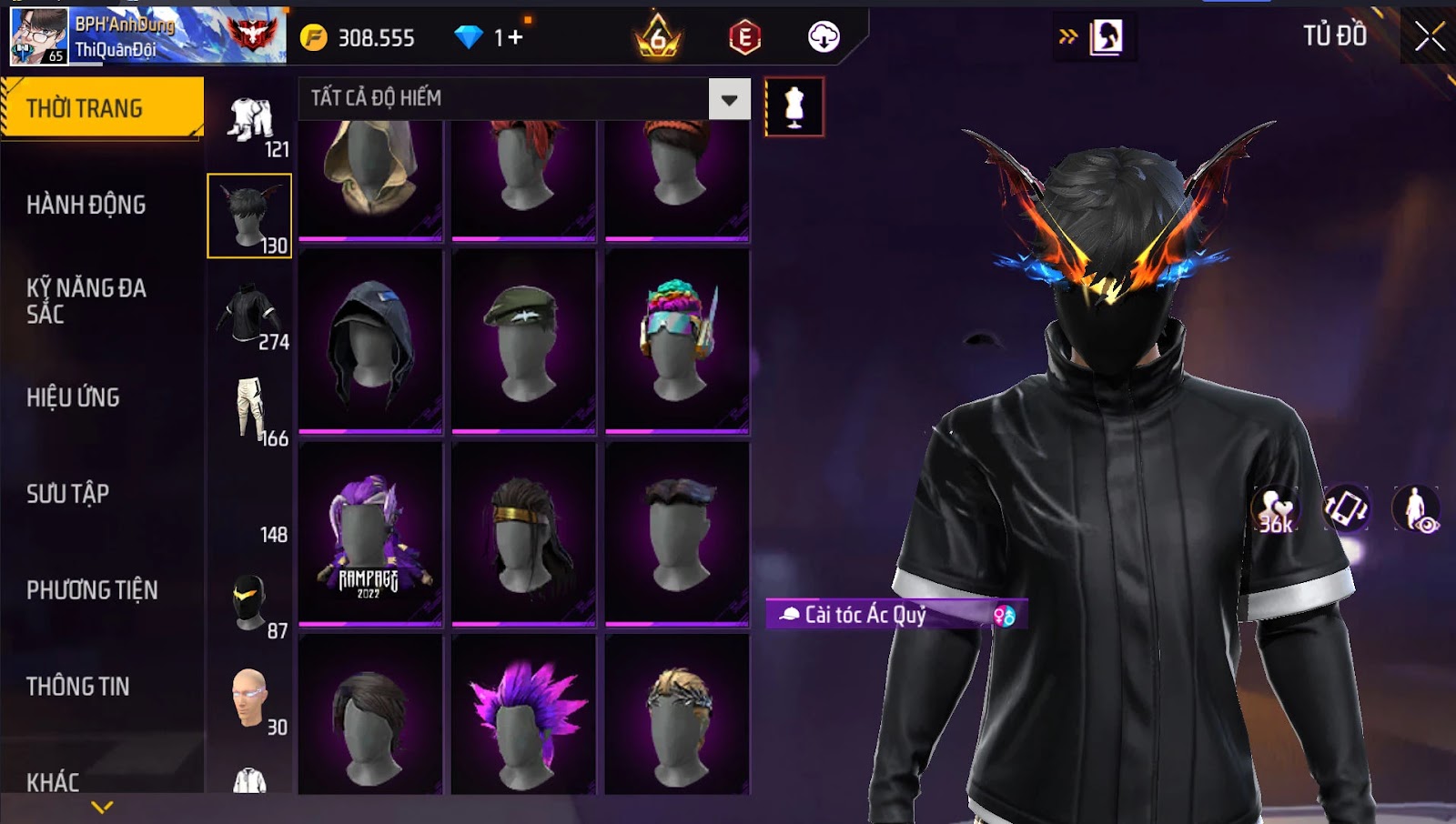Open the KỸ NĂNG ĐA SẮC section
The width and height of the screenshot is (1456, 824).
[86, 301]
